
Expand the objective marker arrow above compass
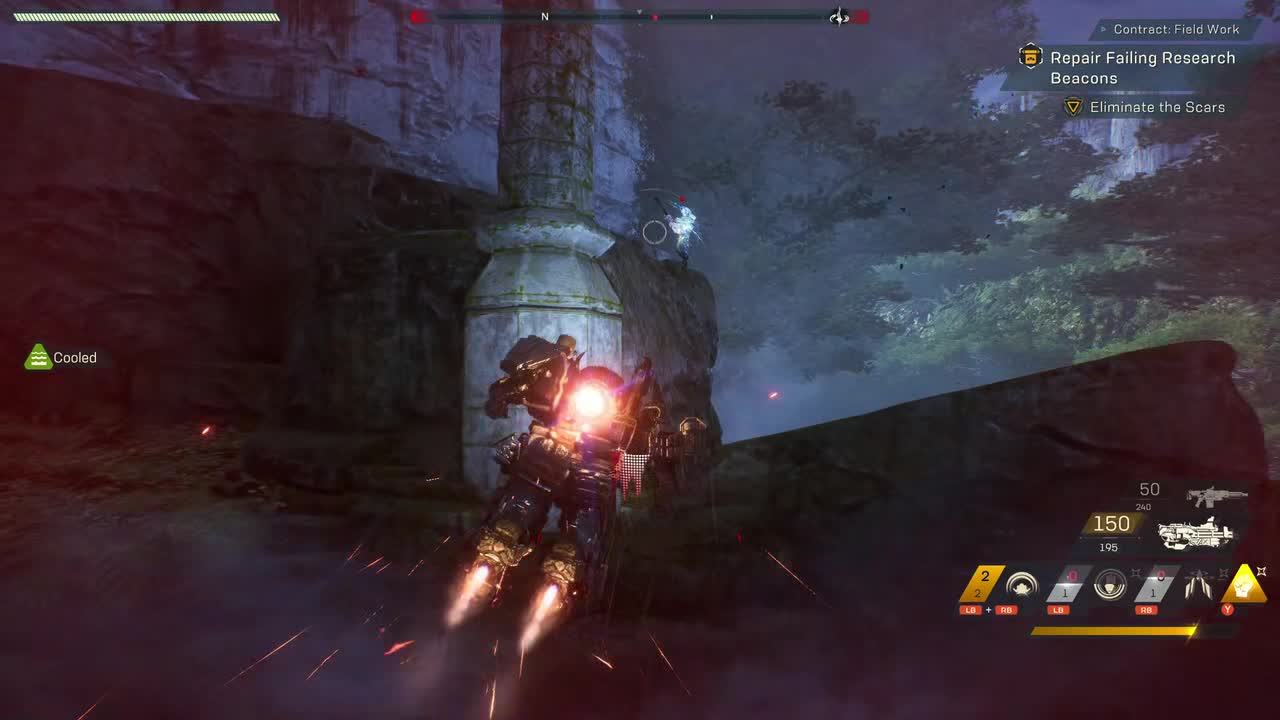pos(639,10)
